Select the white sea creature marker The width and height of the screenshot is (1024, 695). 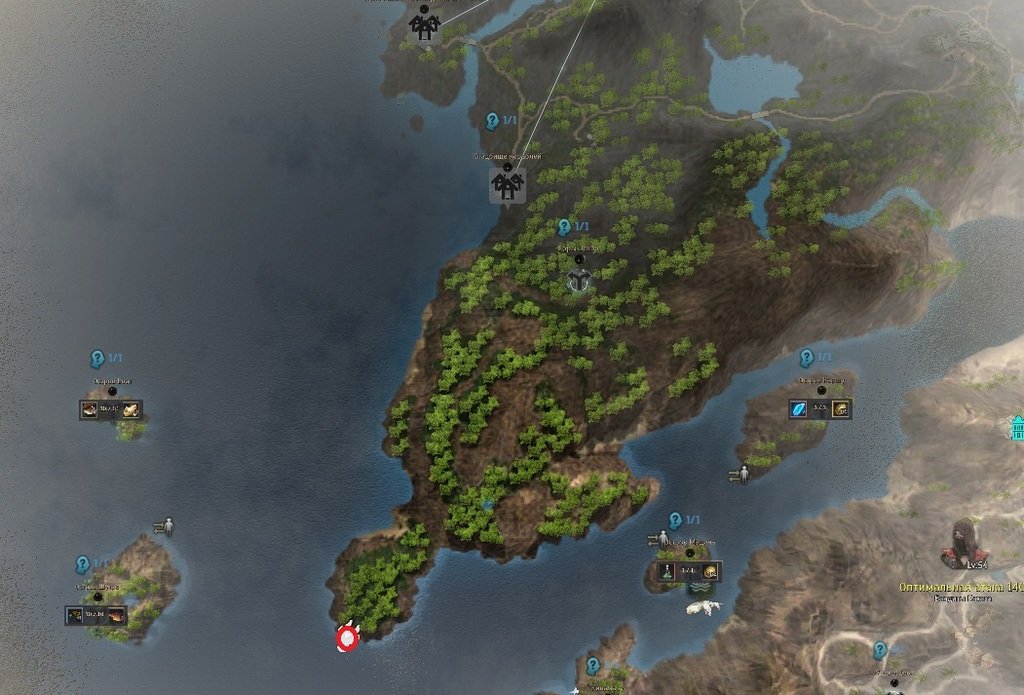[x=704, y=607]
